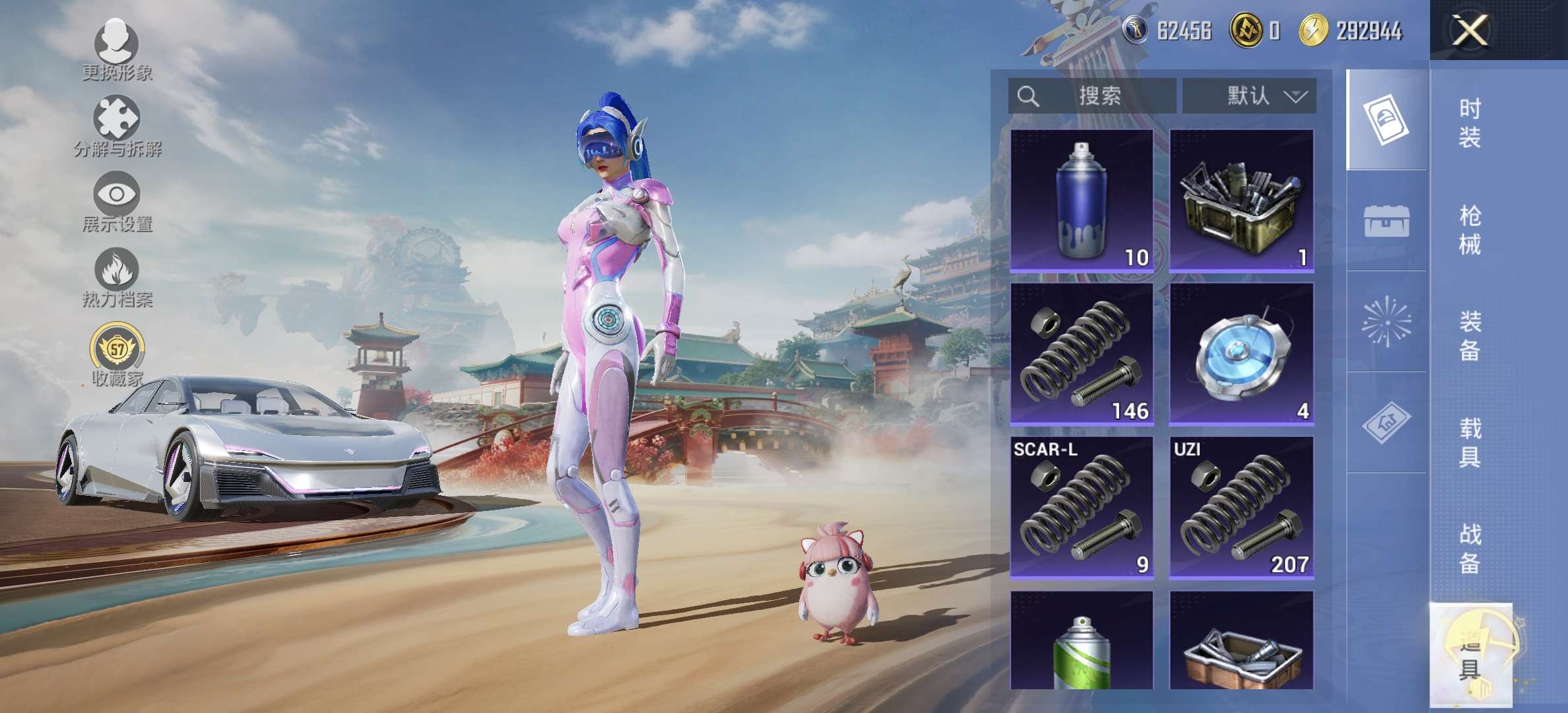Choose the fireworks subcategory icon
The height and width of the screenshot is (713, 1568).
tap(1387, 322)
